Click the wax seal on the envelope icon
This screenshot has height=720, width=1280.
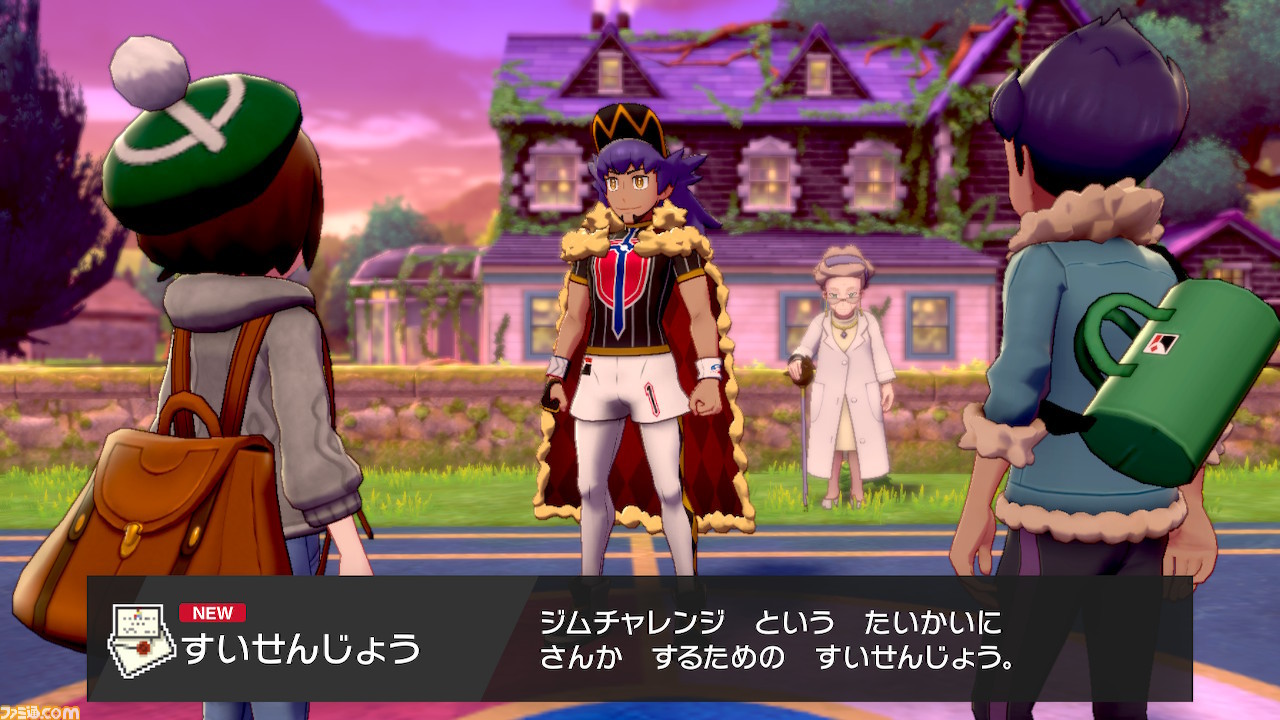pos(142,647)
